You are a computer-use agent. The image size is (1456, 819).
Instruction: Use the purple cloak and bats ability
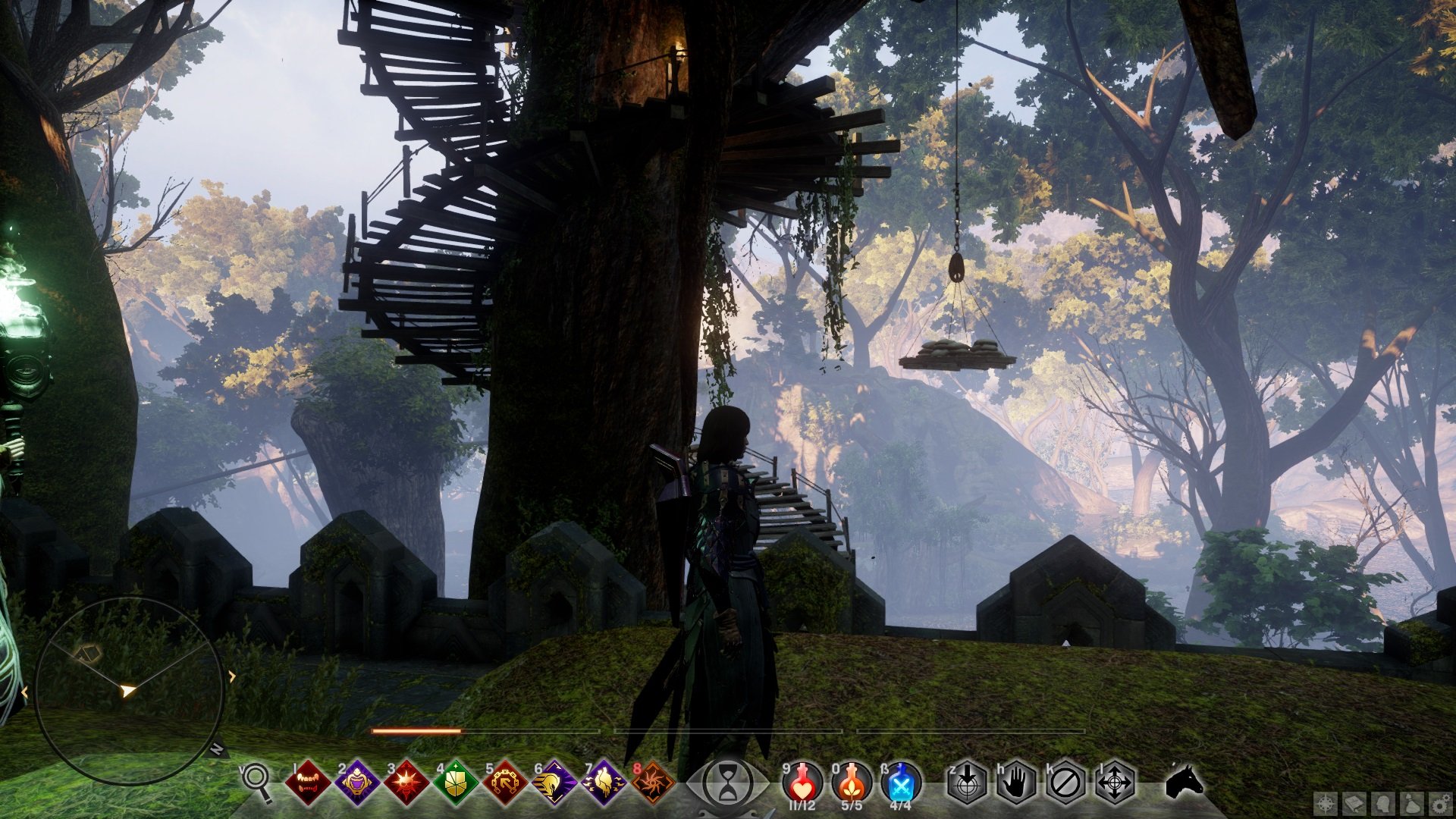click(604, 783)
